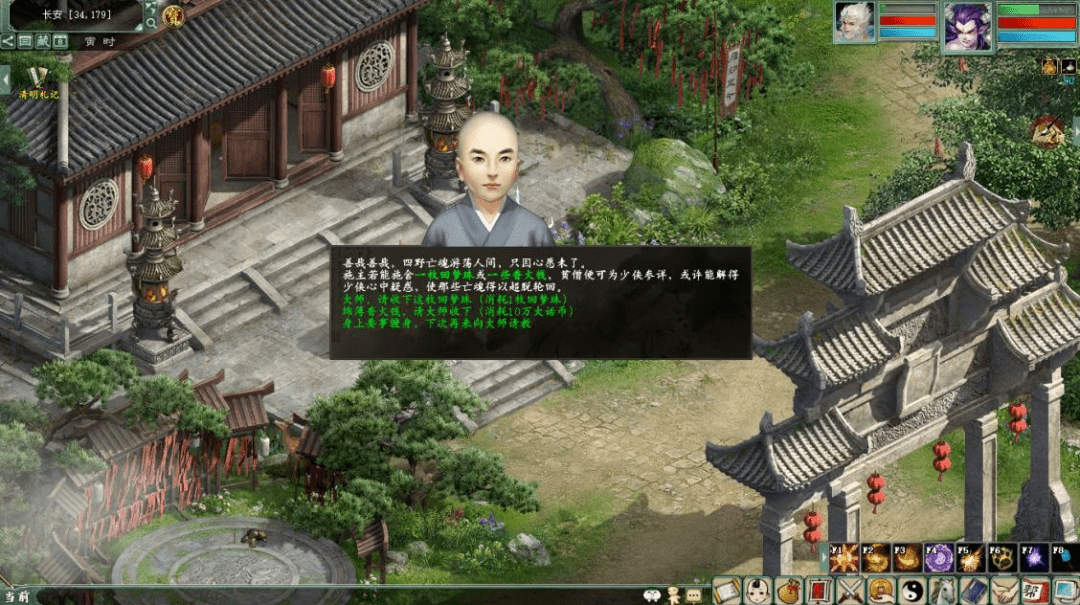Click the crossed swords icon
This screenshot has width=1080, height=605.
coord(850,591)
